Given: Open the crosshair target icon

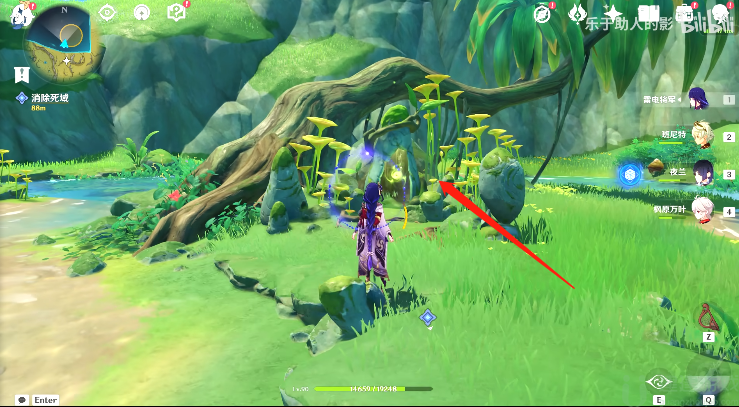Looking at the screenshot, I should [x=107, y=13].
